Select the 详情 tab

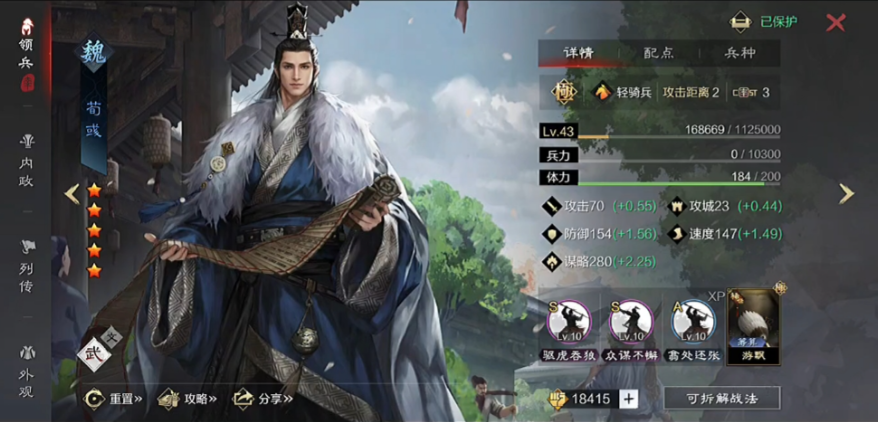(579, 54)
